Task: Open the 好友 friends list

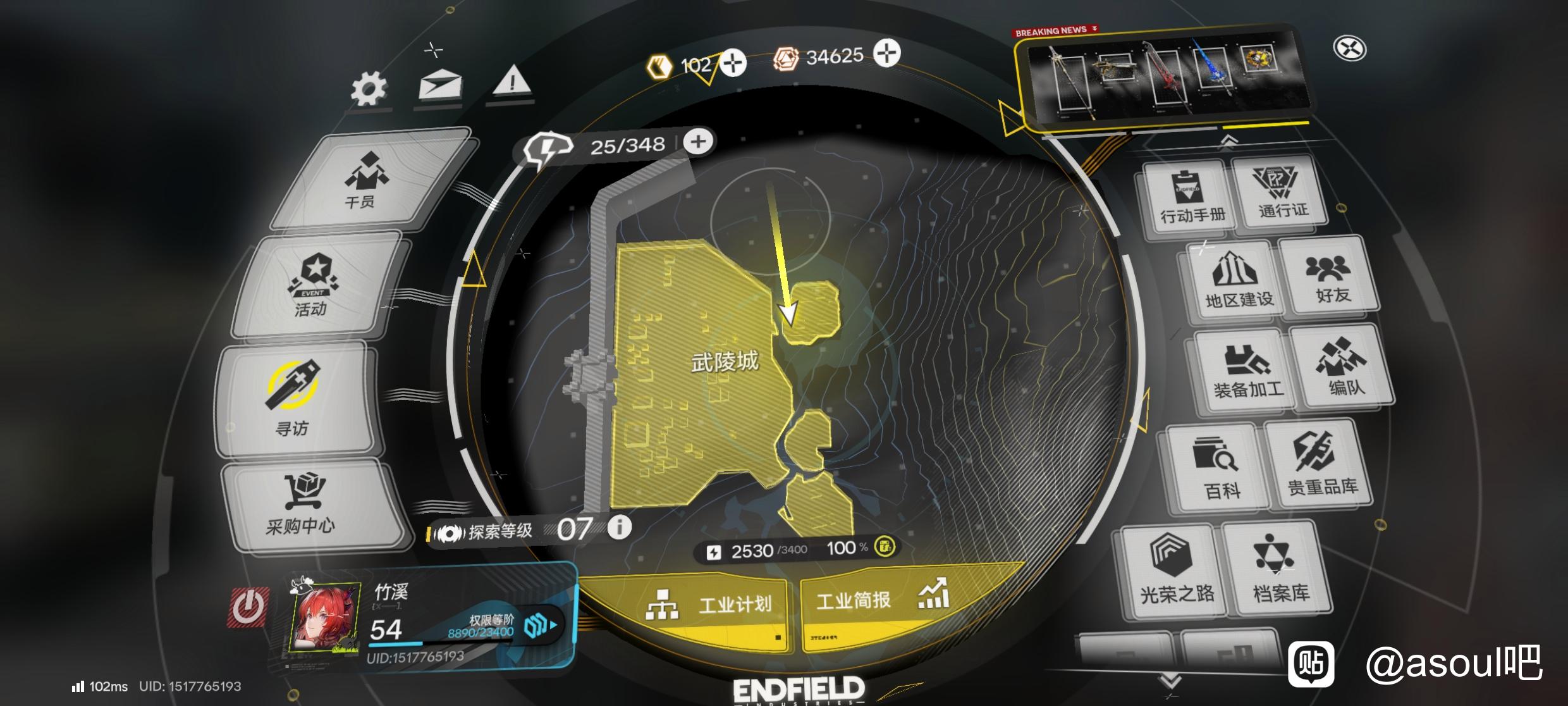Action: click(x=1330, y=276)
